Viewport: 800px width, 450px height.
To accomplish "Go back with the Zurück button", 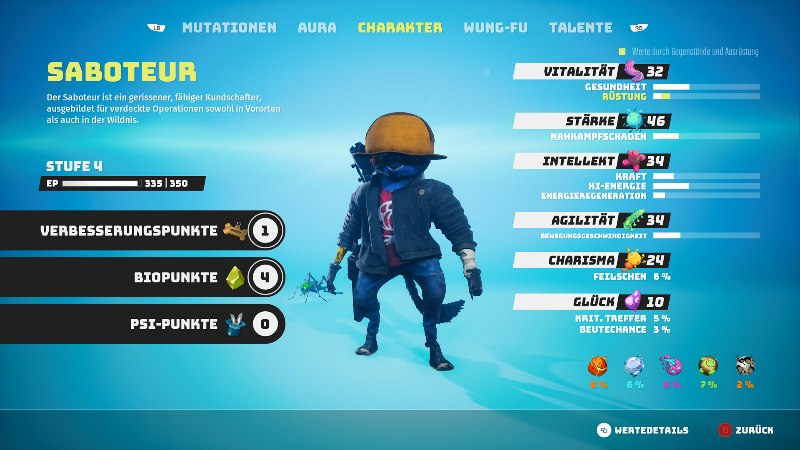I will click(745, 430).
